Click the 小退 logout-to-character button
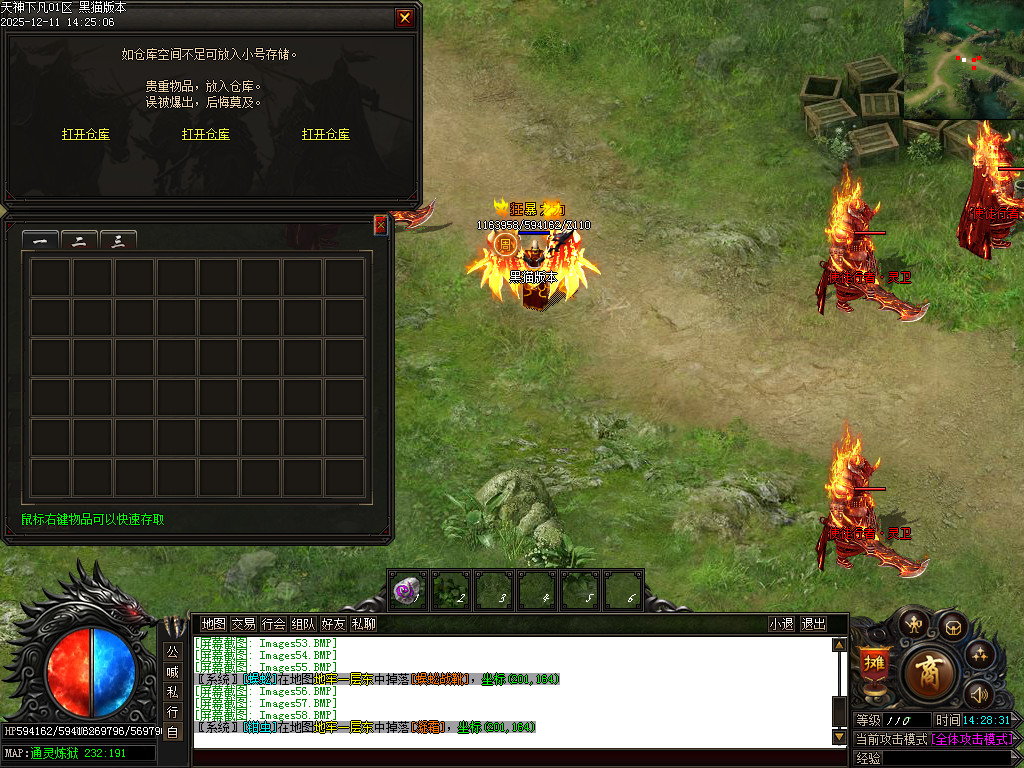Viewport: 1024px width, 768px height. [x=781, y=624]
